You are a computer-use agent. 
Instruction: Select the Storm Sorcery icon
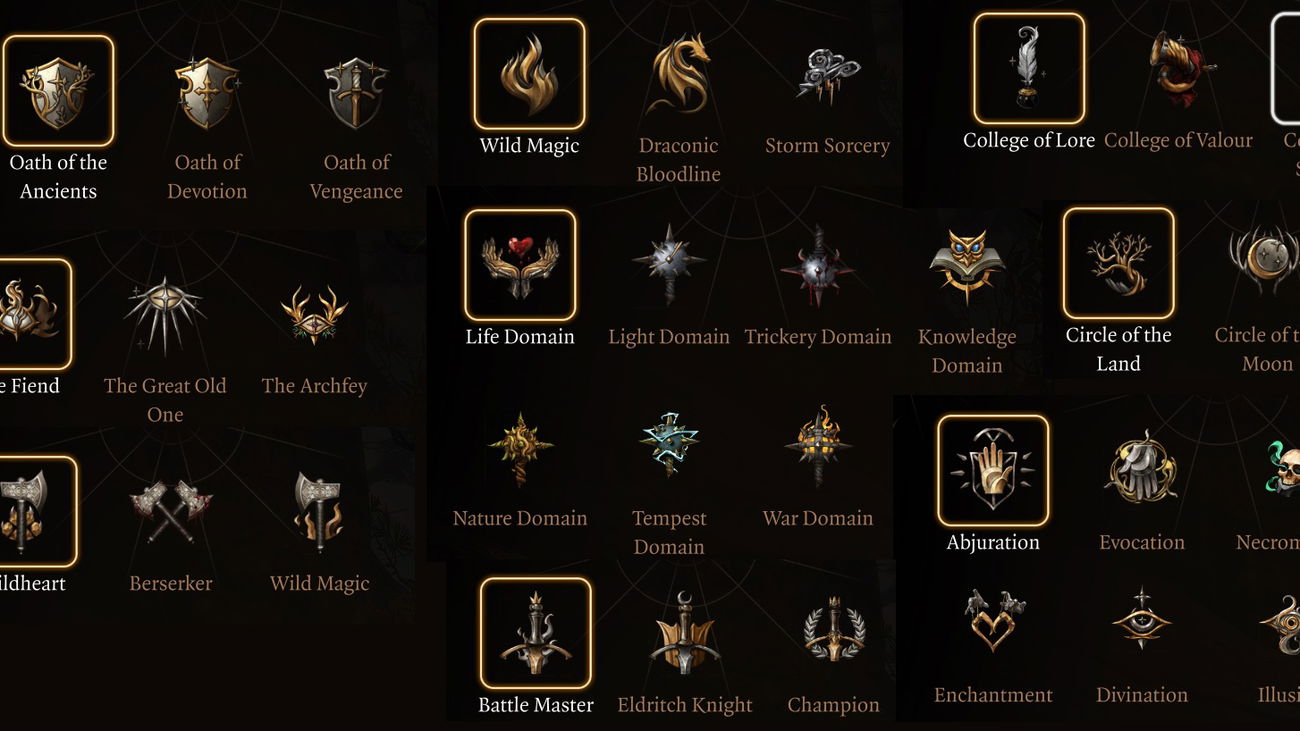coord(827,72)
